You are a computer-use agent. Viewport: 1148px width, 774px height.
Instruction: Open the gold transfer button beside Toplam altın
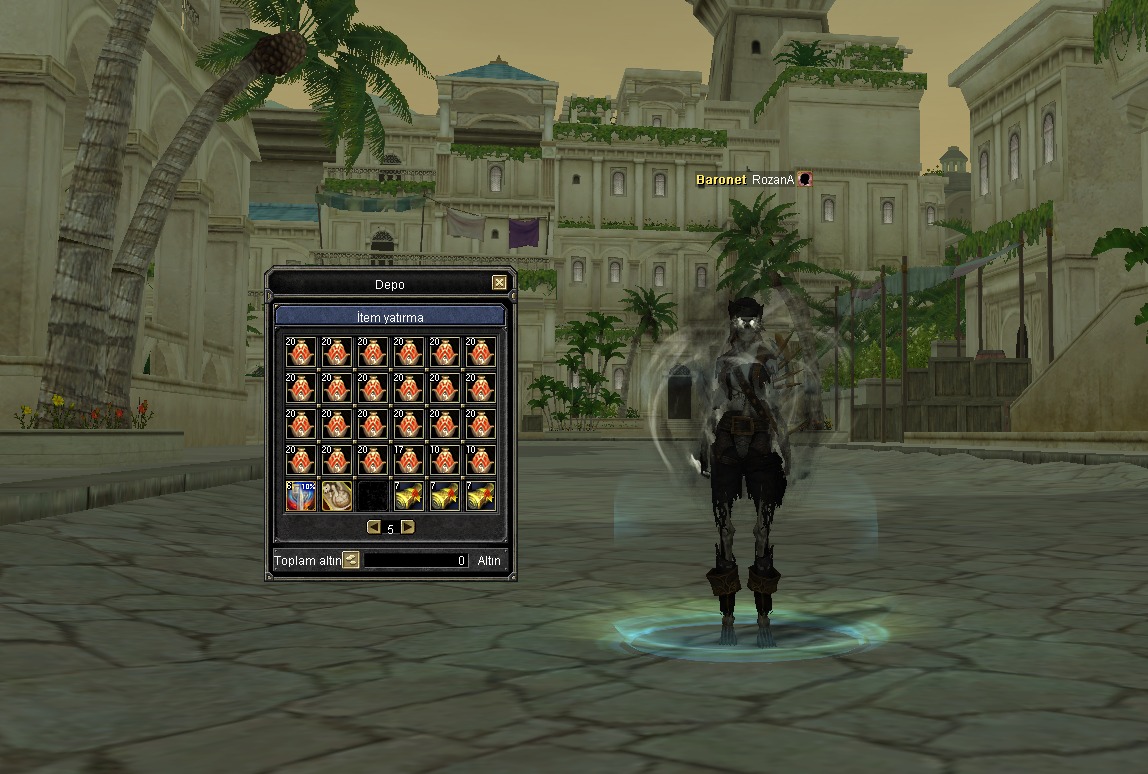pos(351,560)
